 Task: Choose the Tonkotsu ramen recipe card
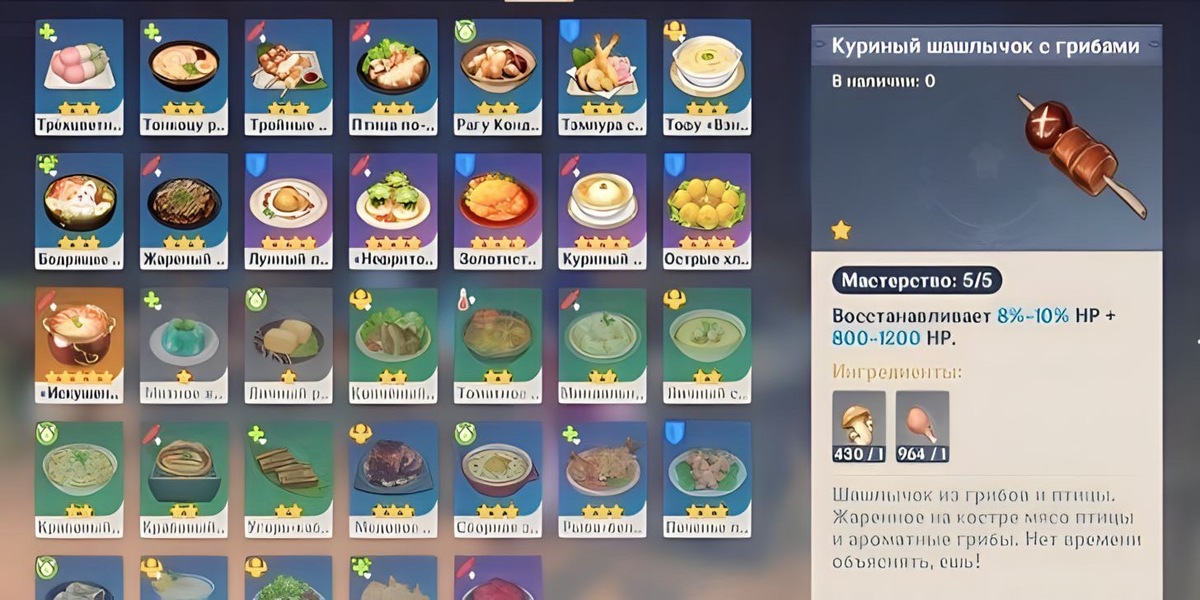[184, 75]
